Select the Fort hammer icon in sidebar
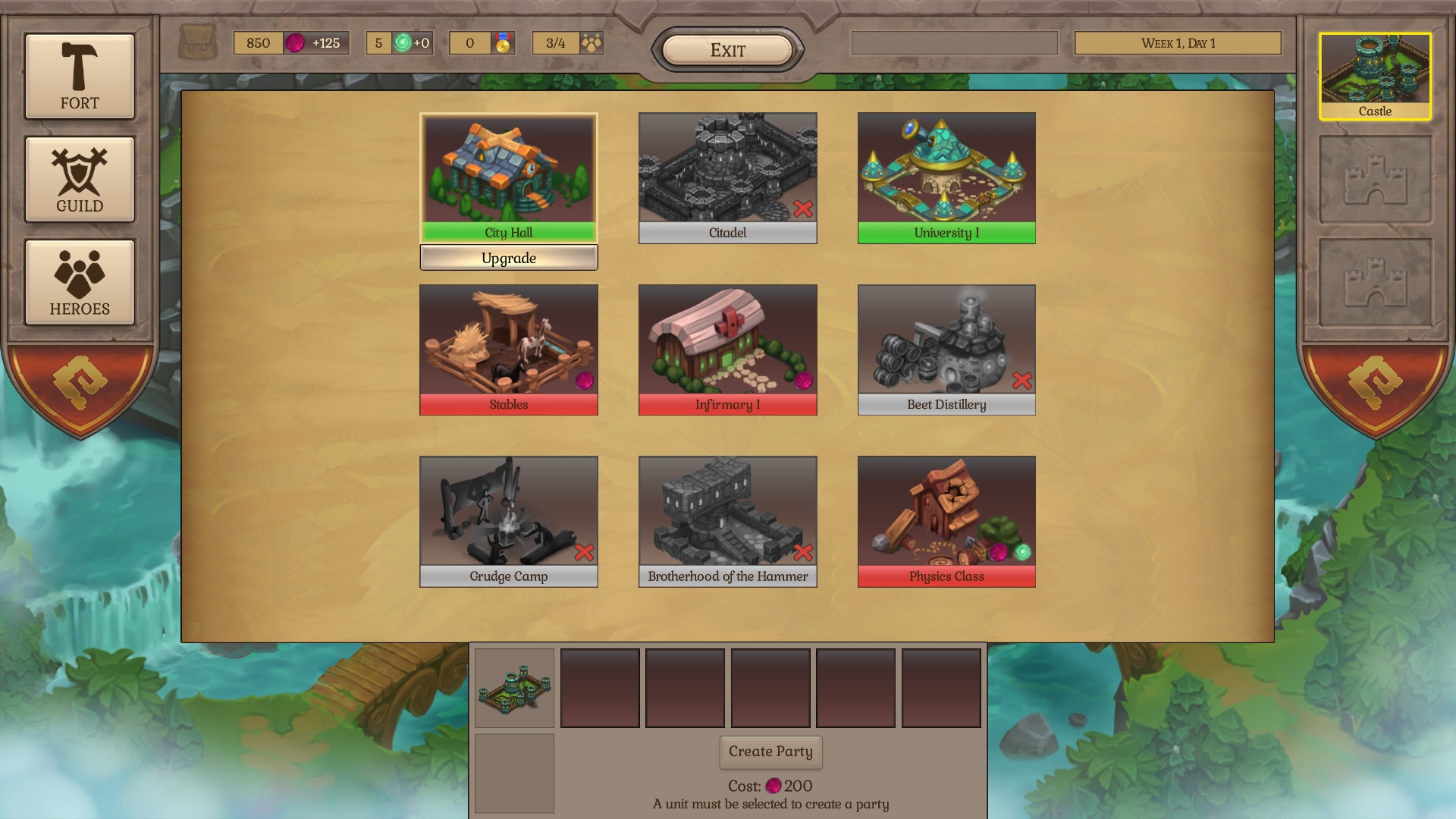The width and height of the screenshot is (1456, 819). point(79,76)
